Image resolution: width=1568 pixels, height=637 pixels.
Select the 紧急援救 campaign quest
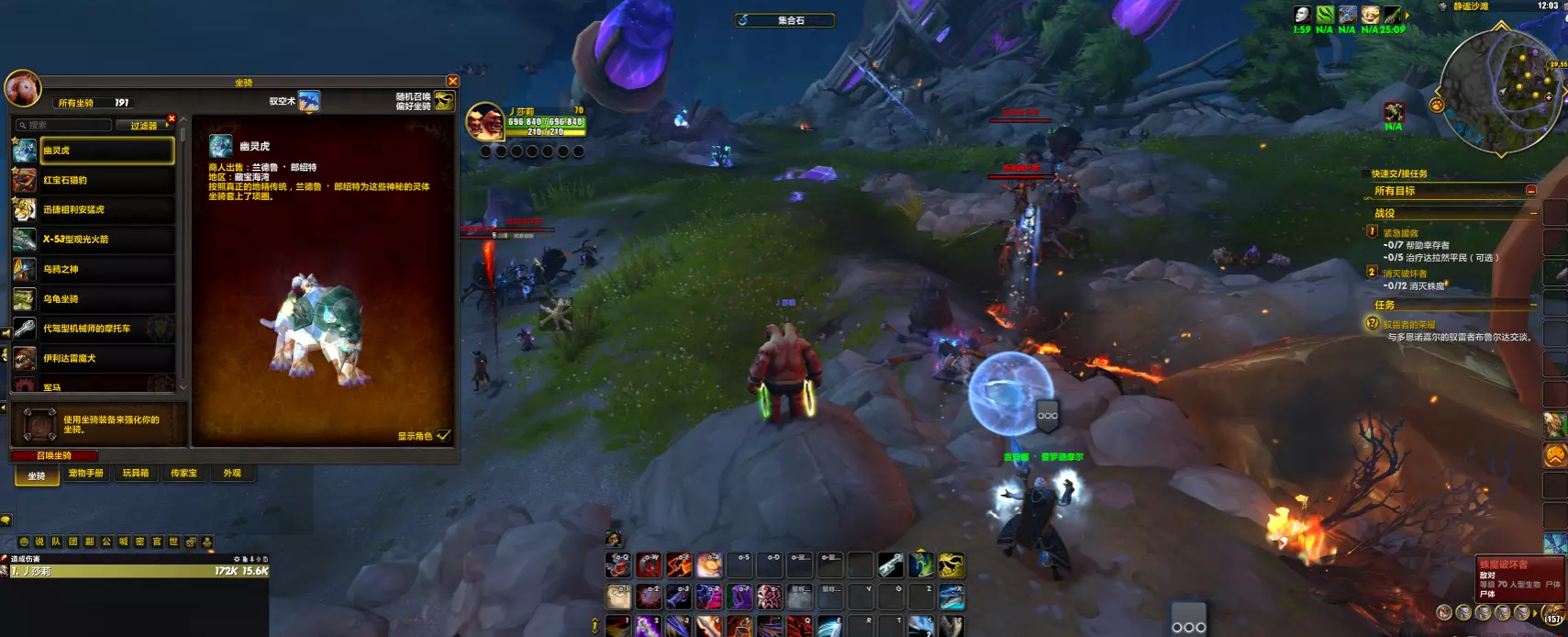pos(1401,233)
